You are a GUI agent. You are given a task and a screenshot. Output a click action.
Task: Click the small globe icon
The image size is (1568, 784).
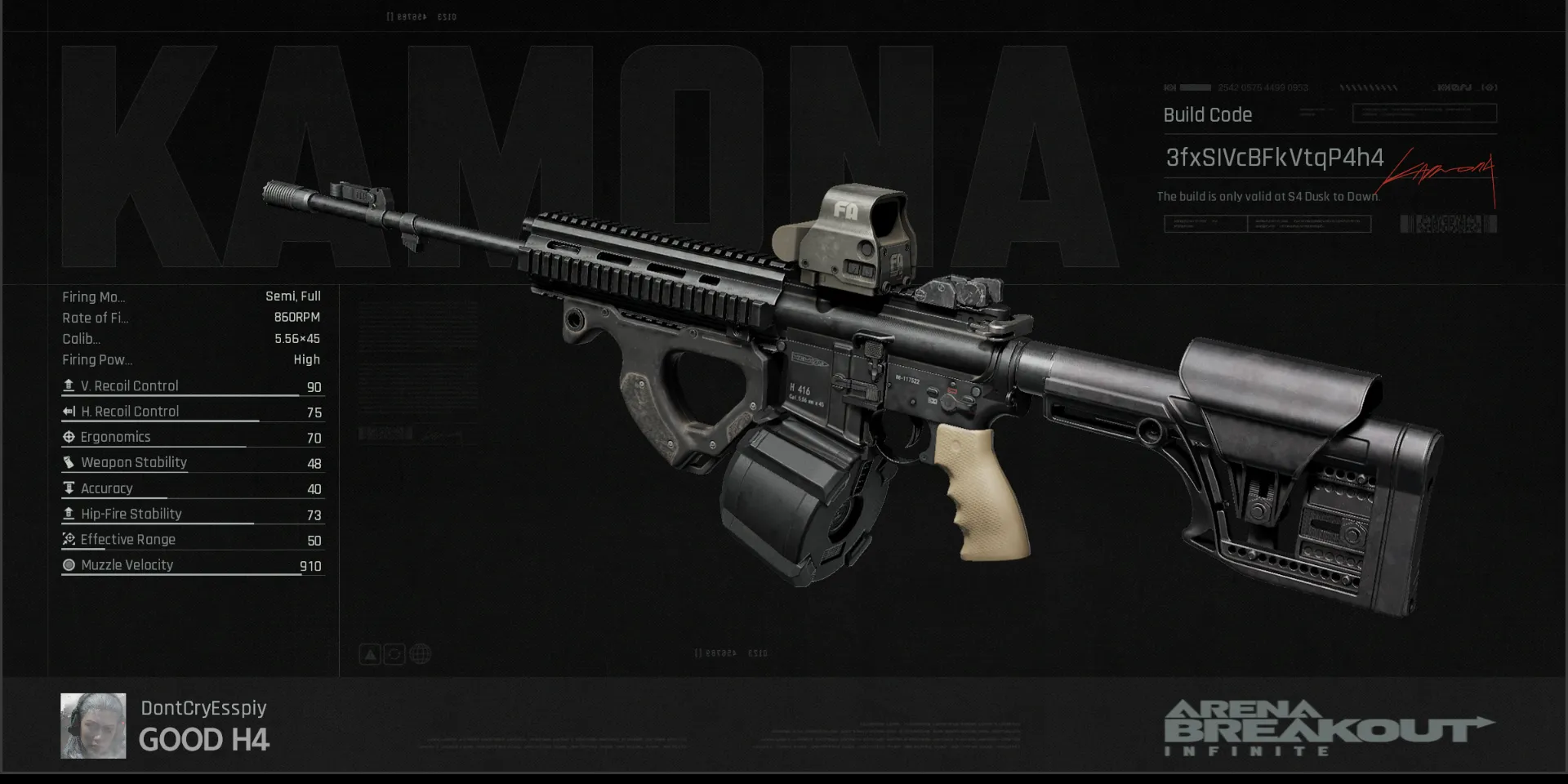pos(420,654)
